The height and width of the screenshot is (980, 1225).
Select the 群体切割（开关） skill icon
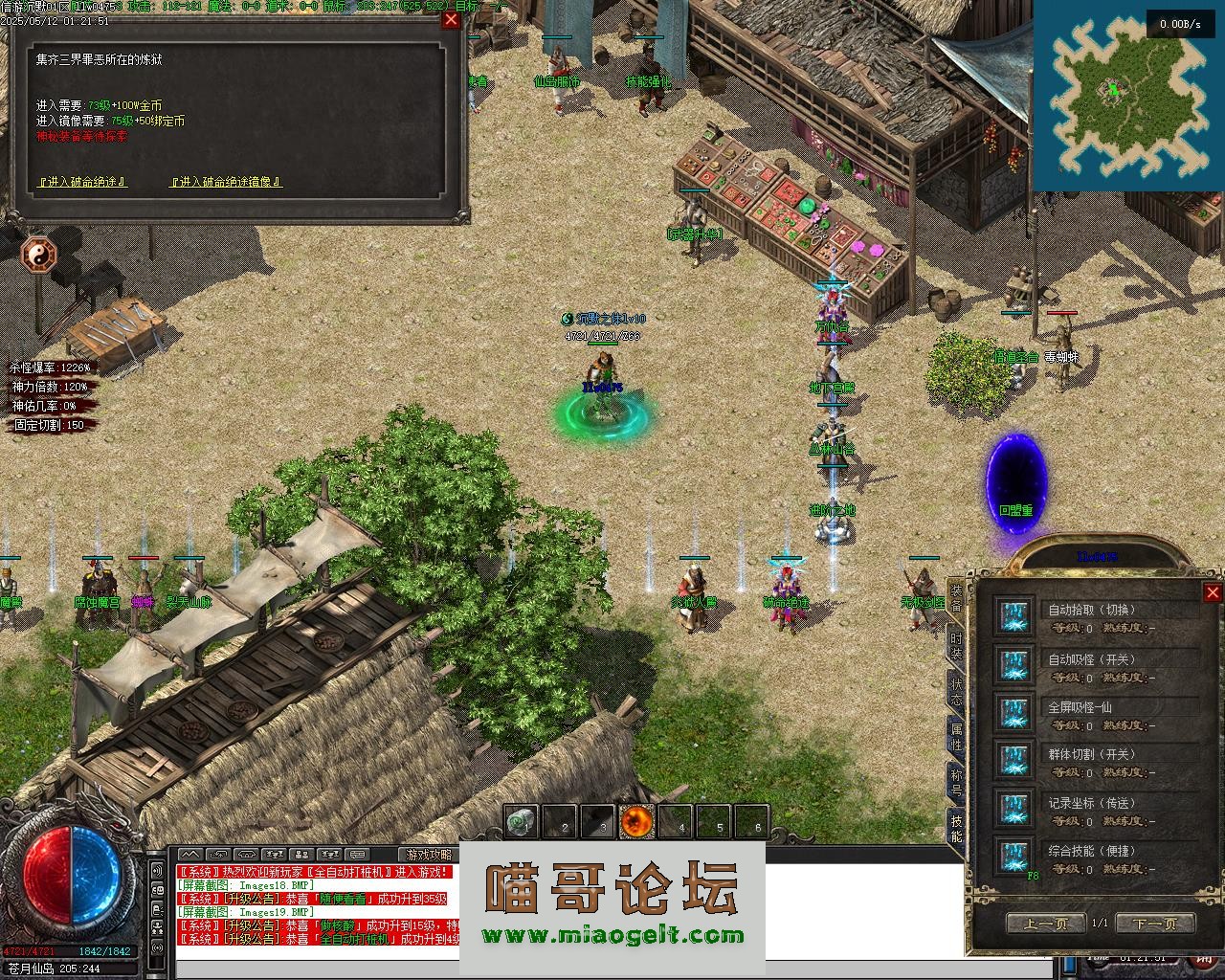[1013, 761]
